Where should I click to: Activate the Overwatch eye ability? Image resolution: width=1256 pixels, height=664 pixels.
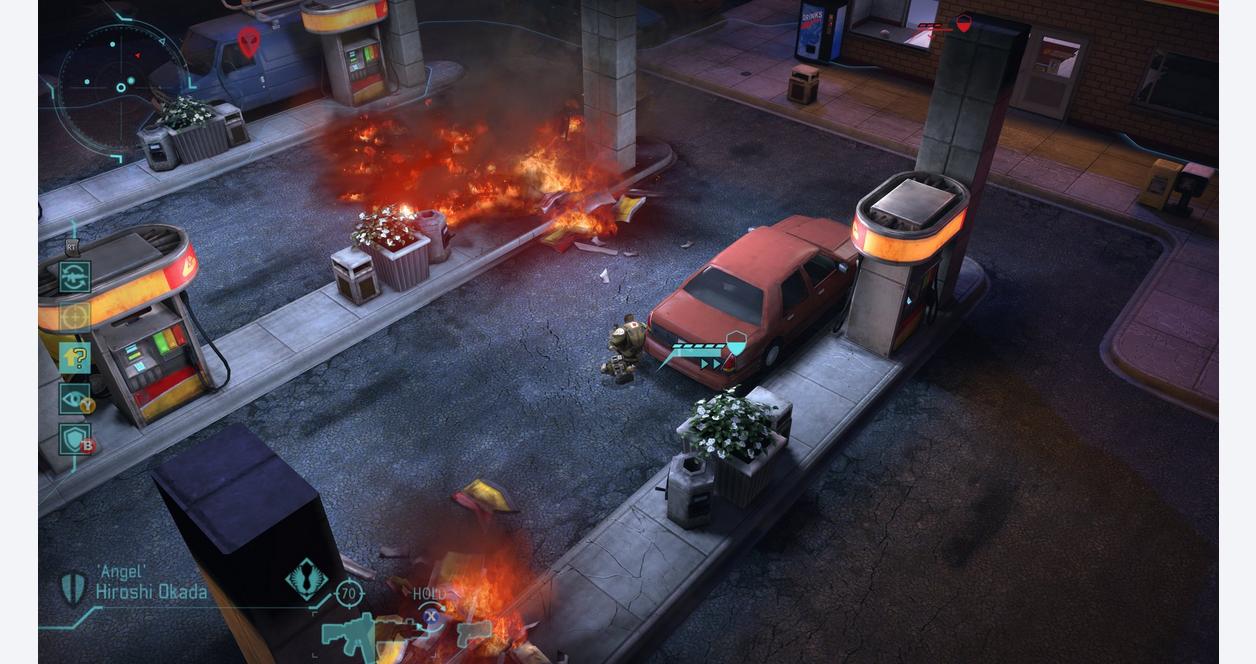[75, 399]
